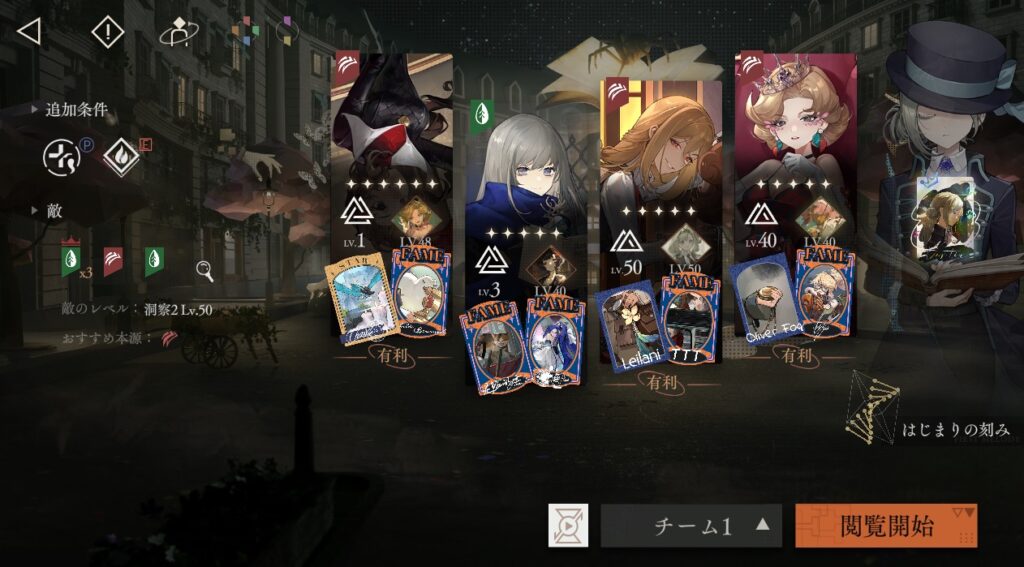Open the diamond exclamation info icon
The width and height of the screenshot is (1024, 567).
point(107,32)
